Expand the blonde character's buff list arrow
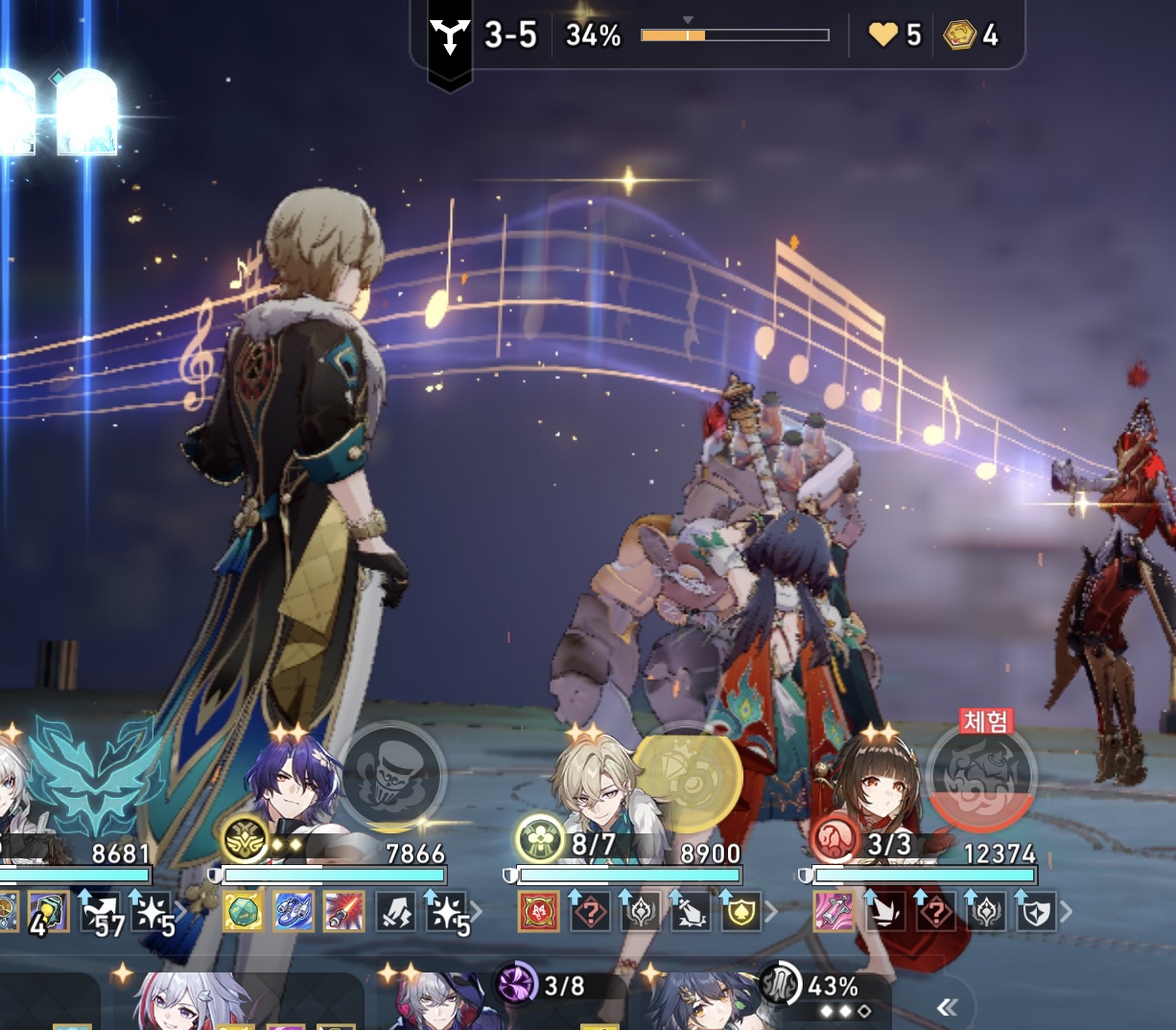1176x1030 pixels. tap(771, 911)
